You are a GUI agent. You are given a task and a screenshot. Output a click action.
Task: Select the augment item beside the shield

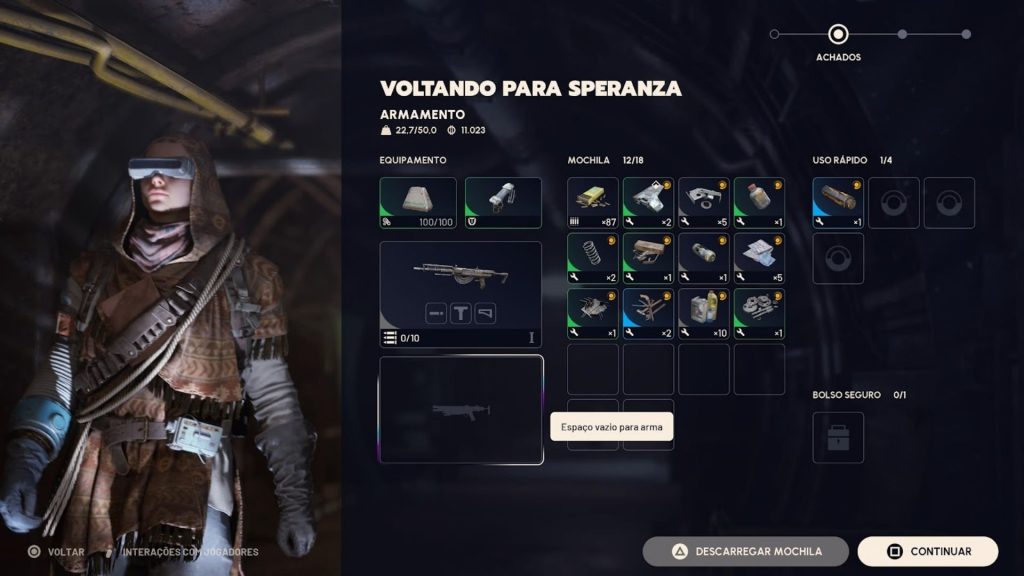(503, 203)
